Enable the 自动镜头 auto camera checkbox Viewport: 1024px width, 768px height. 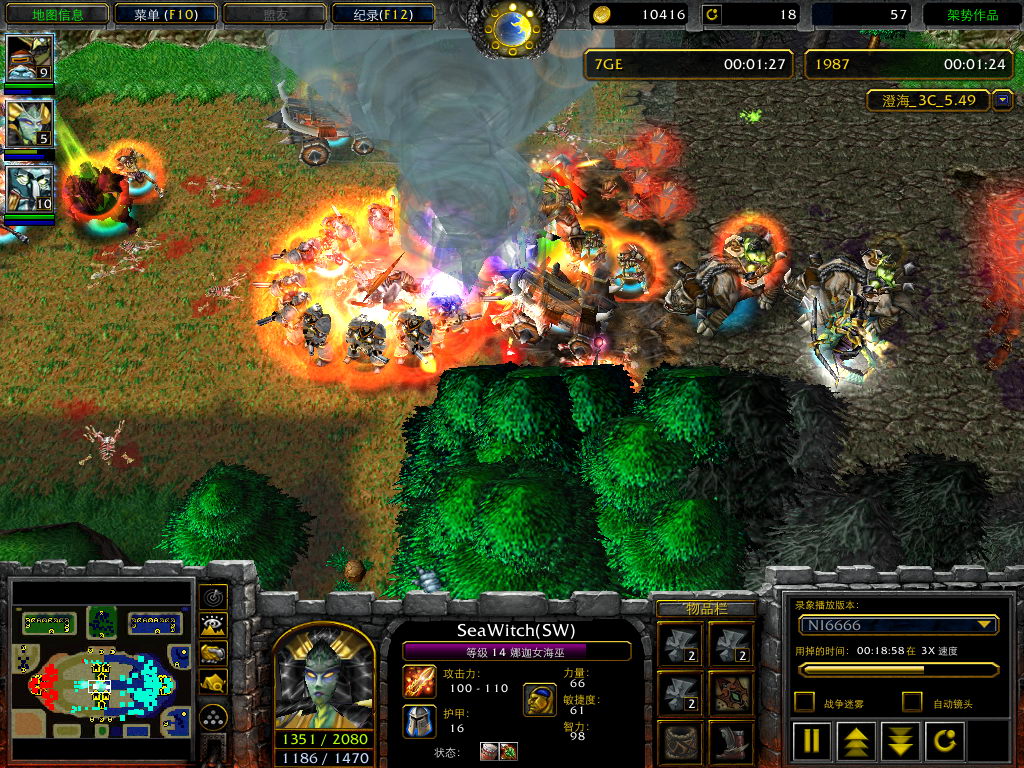pyautogui.click(x=912, y=702)
